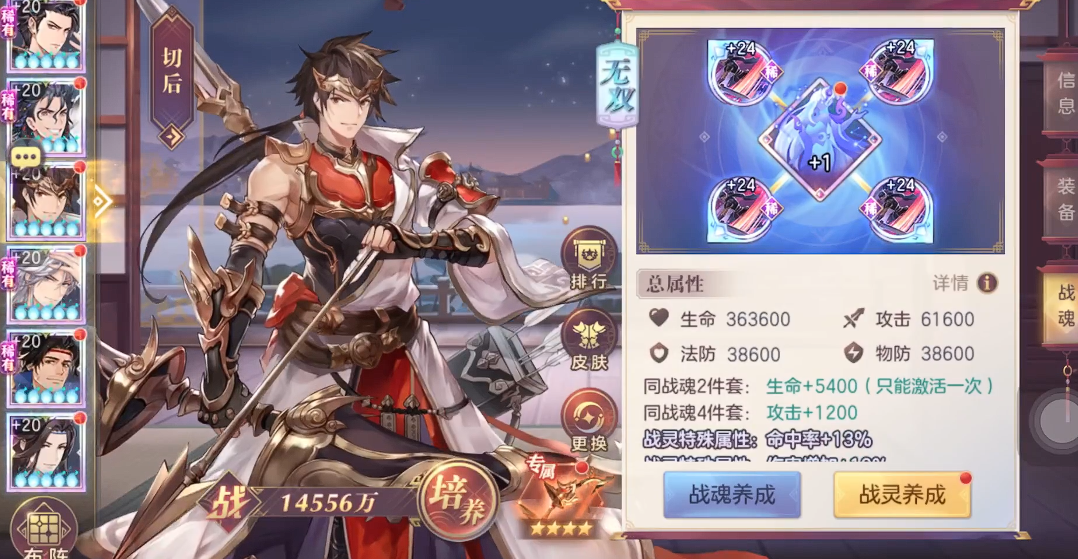This screenshot has width=1078, height=559.
Task: Select the top-right +24 battle soul slot
Action: (900, 72)
